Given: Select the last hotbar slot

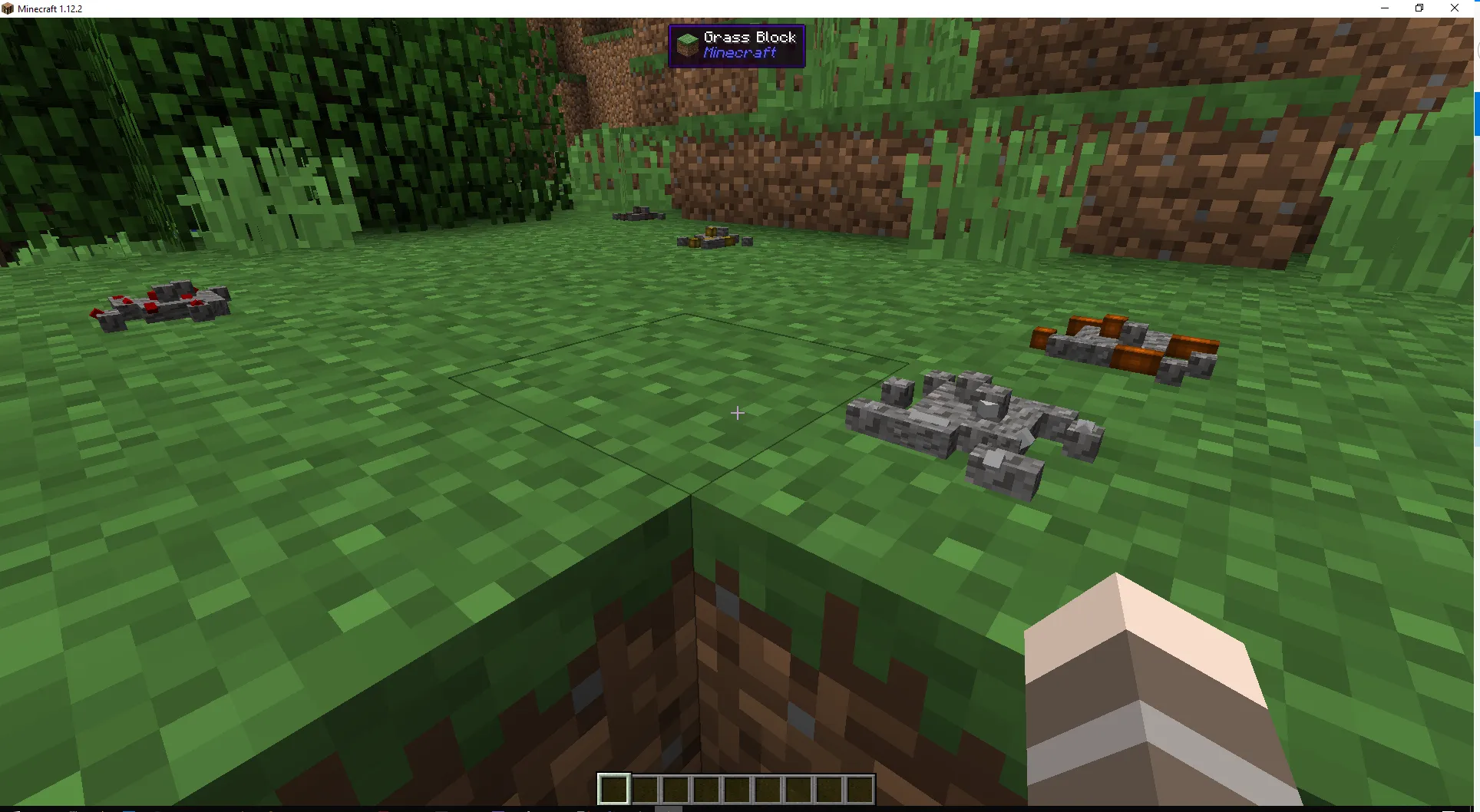Looking at the screenshot, I should (860, 789).
